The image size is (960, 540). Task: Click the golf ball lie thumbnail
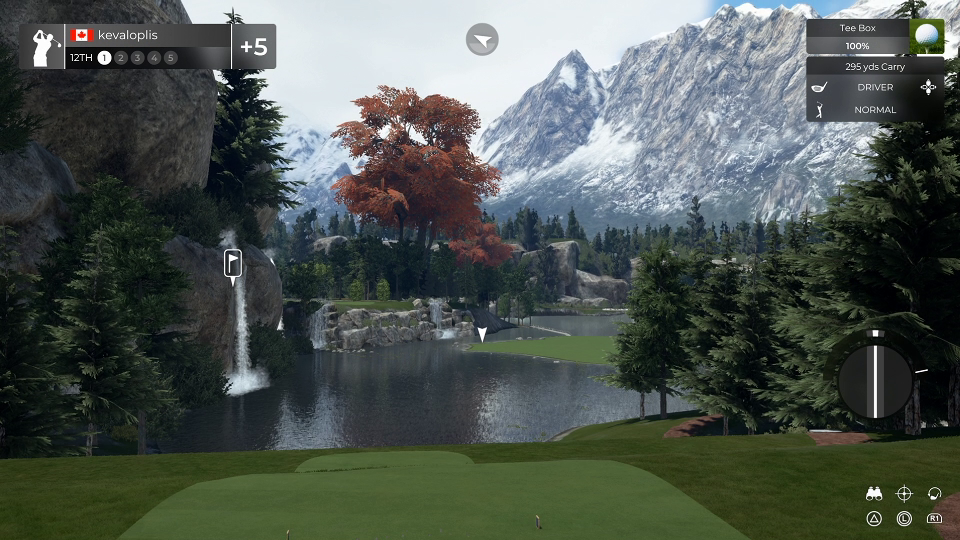pos(927,36)
